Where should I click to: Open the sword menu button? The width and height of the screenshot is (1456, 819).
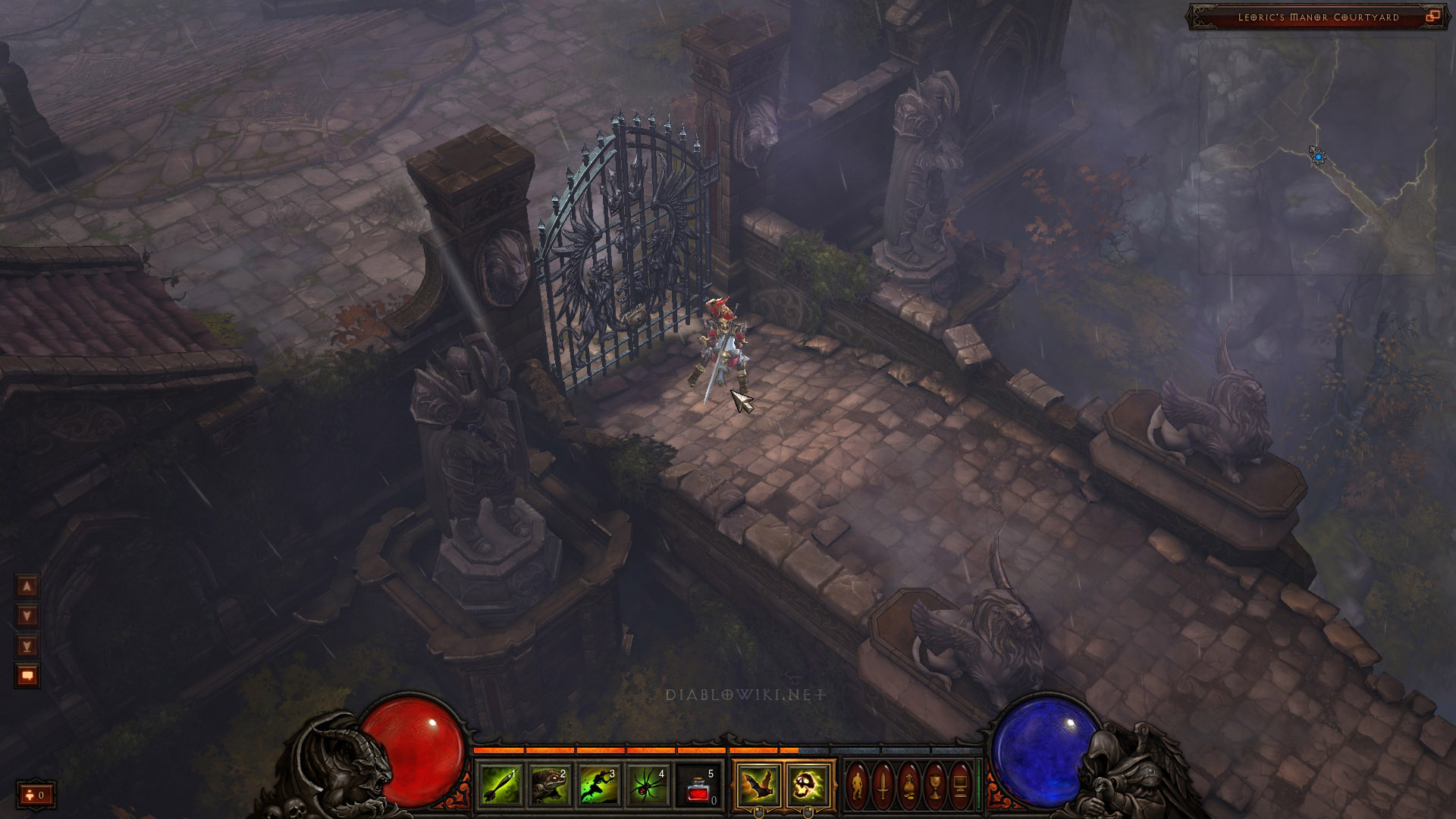pos(883,786)
